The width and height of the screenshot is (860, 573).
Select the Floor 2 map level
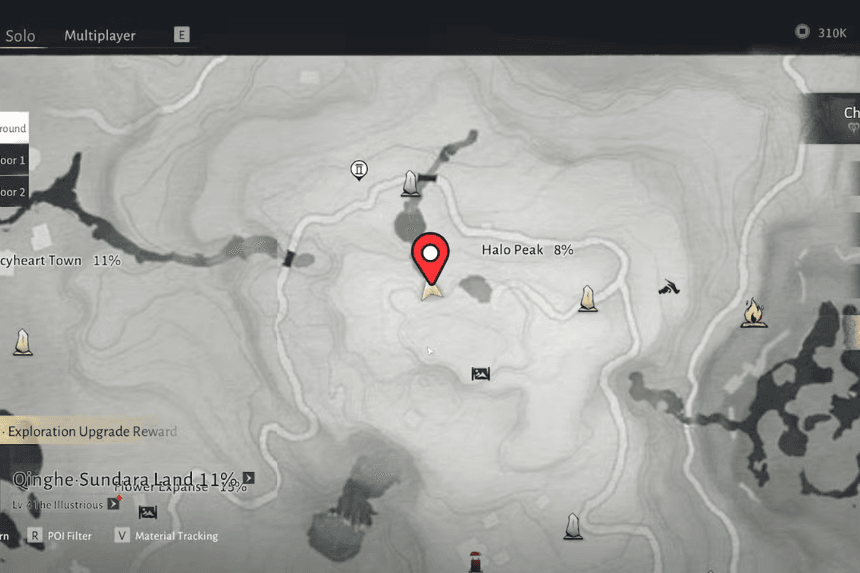click(13, 191)
